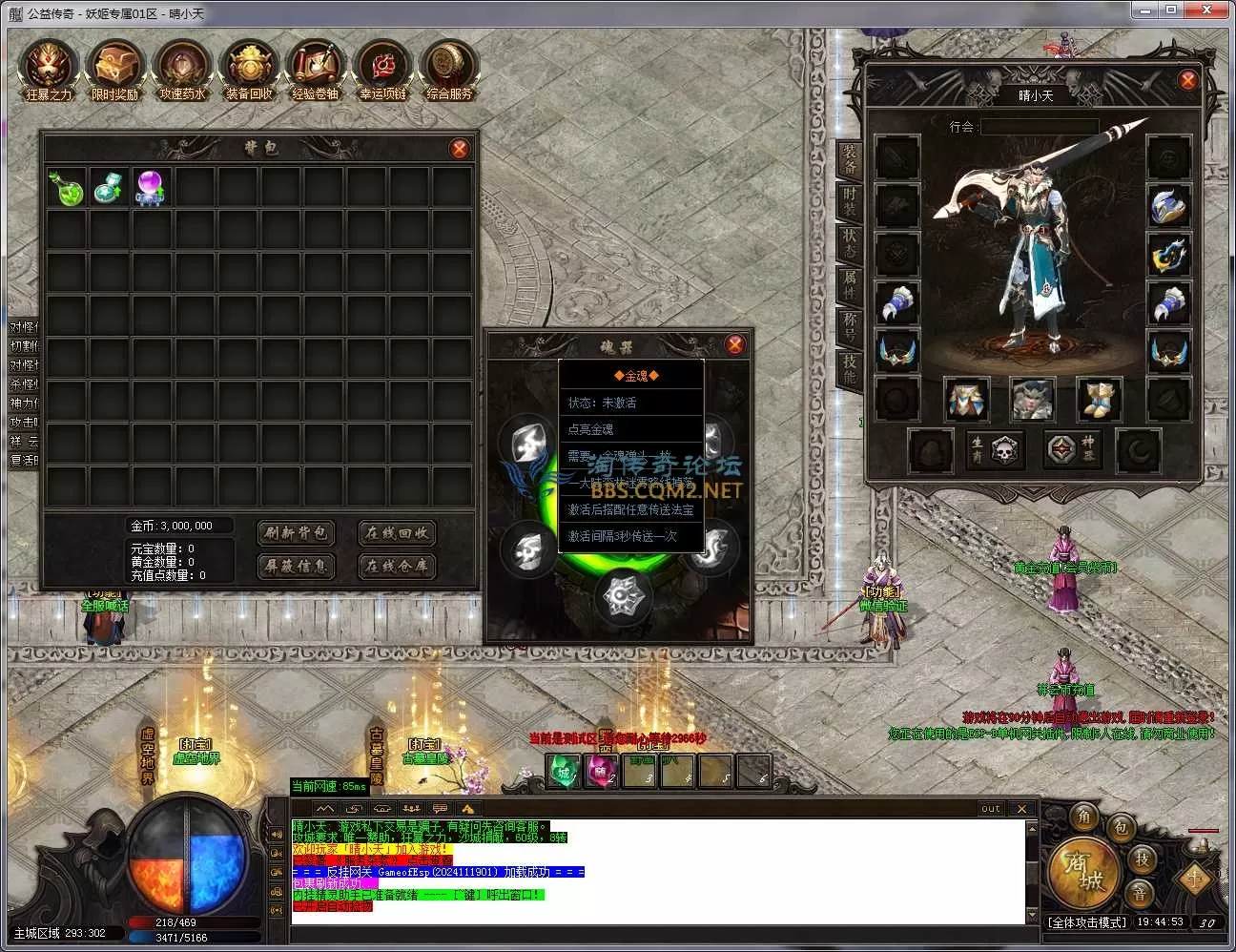Click the 在线回收 button

point(397,532)
